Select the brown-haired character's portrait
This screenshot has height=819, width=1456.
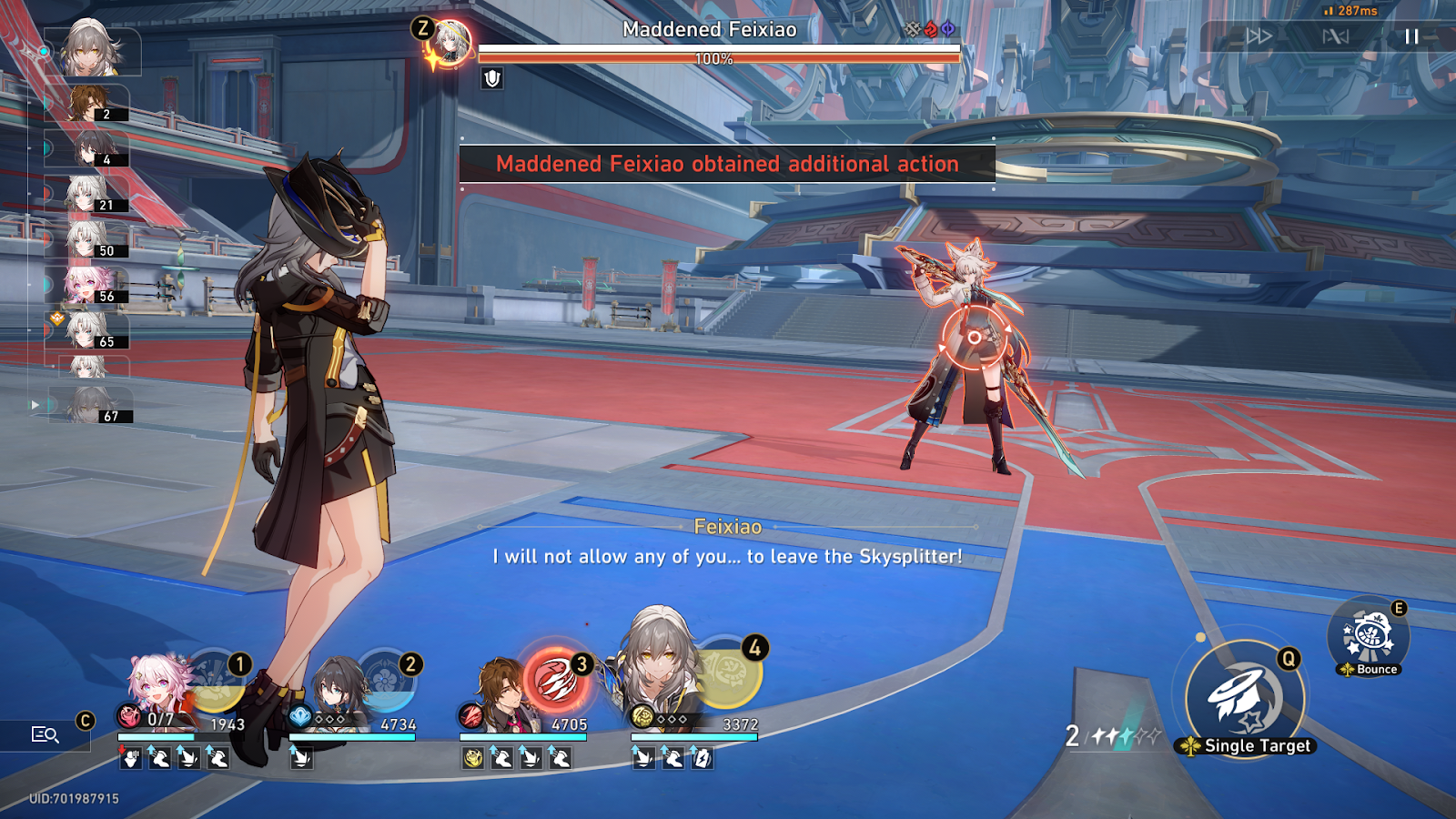502,697
